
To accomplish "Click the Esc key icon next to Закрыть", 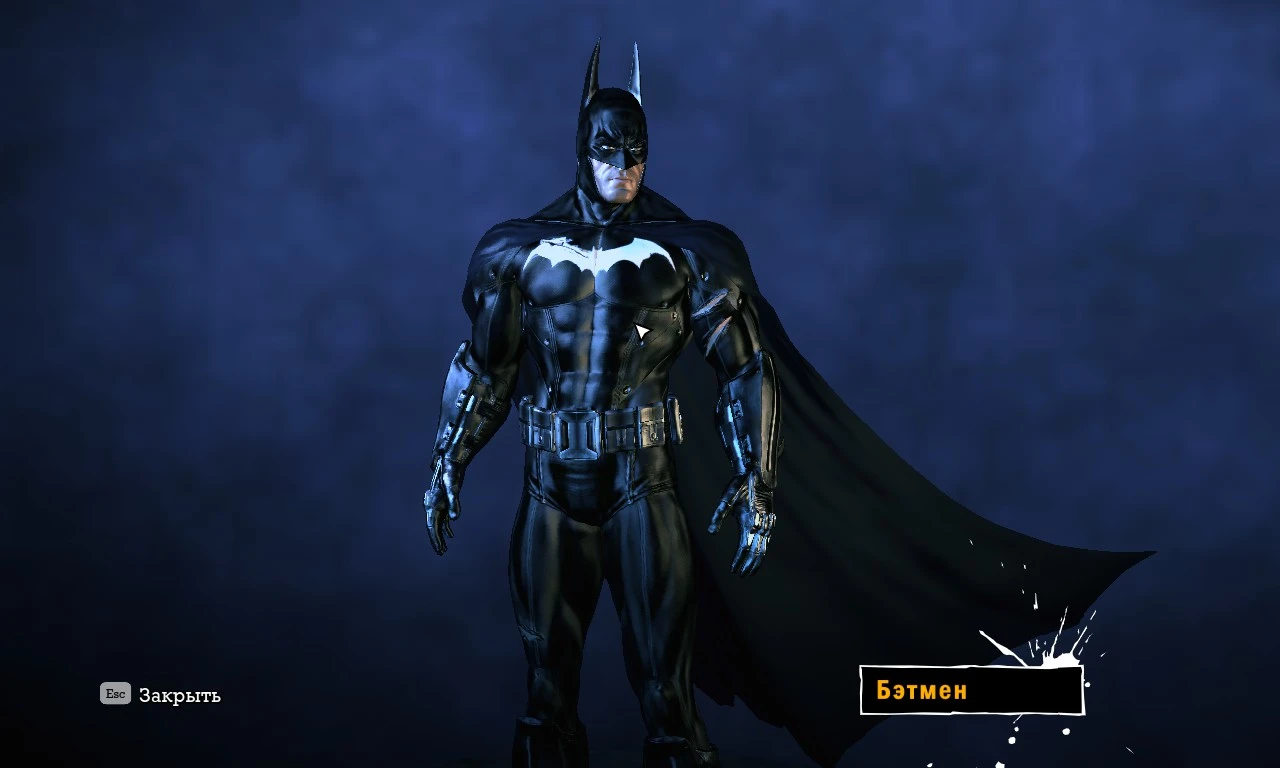I will [x=113, y=694].
